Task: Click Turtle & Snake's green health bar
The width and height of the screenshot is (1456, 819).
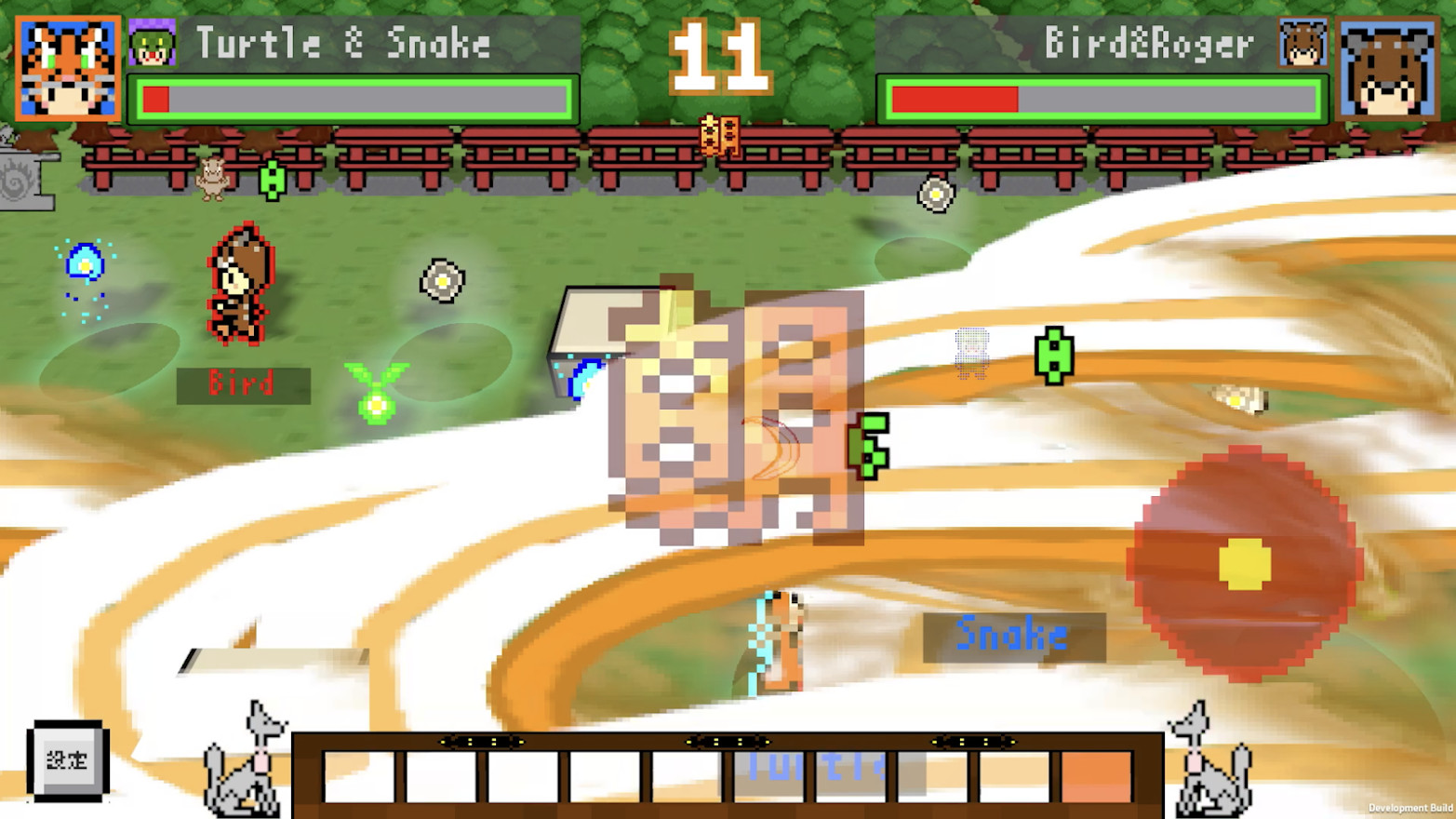Action: pos(354,96)
